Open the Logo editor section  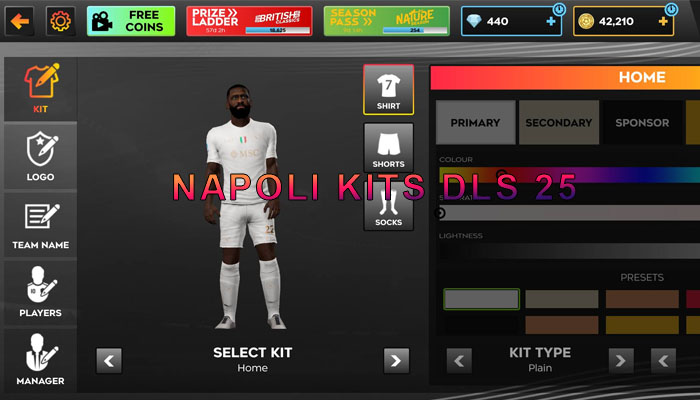(40, 156)
